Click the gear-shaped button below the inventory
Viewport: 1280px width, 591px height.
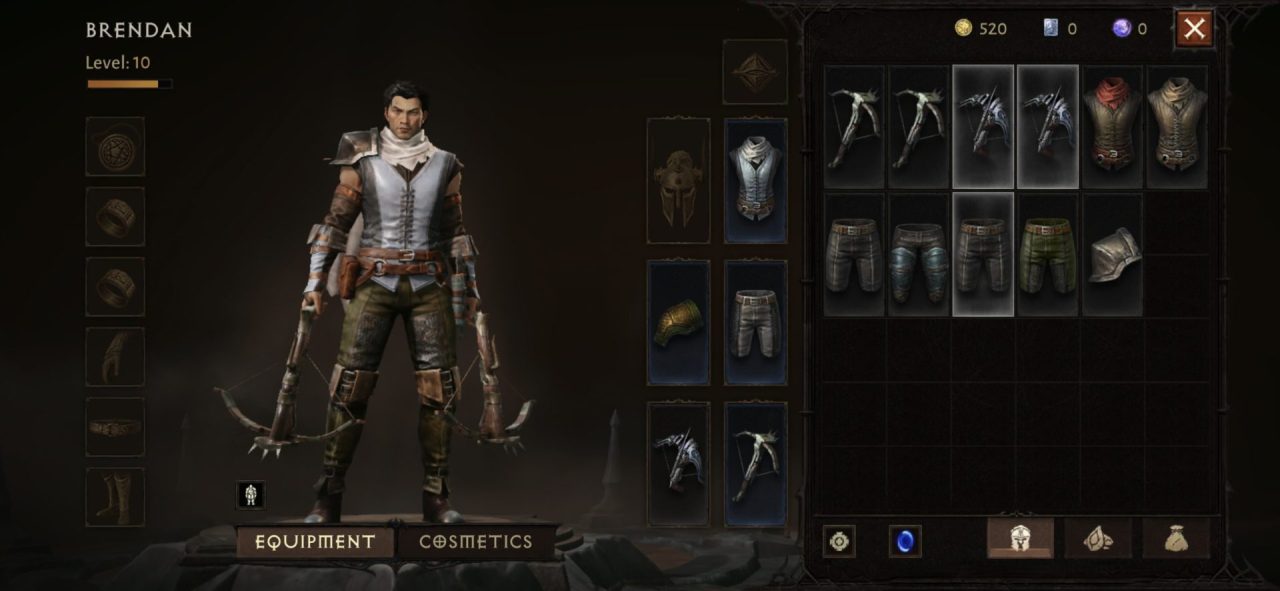click(839, 541)
